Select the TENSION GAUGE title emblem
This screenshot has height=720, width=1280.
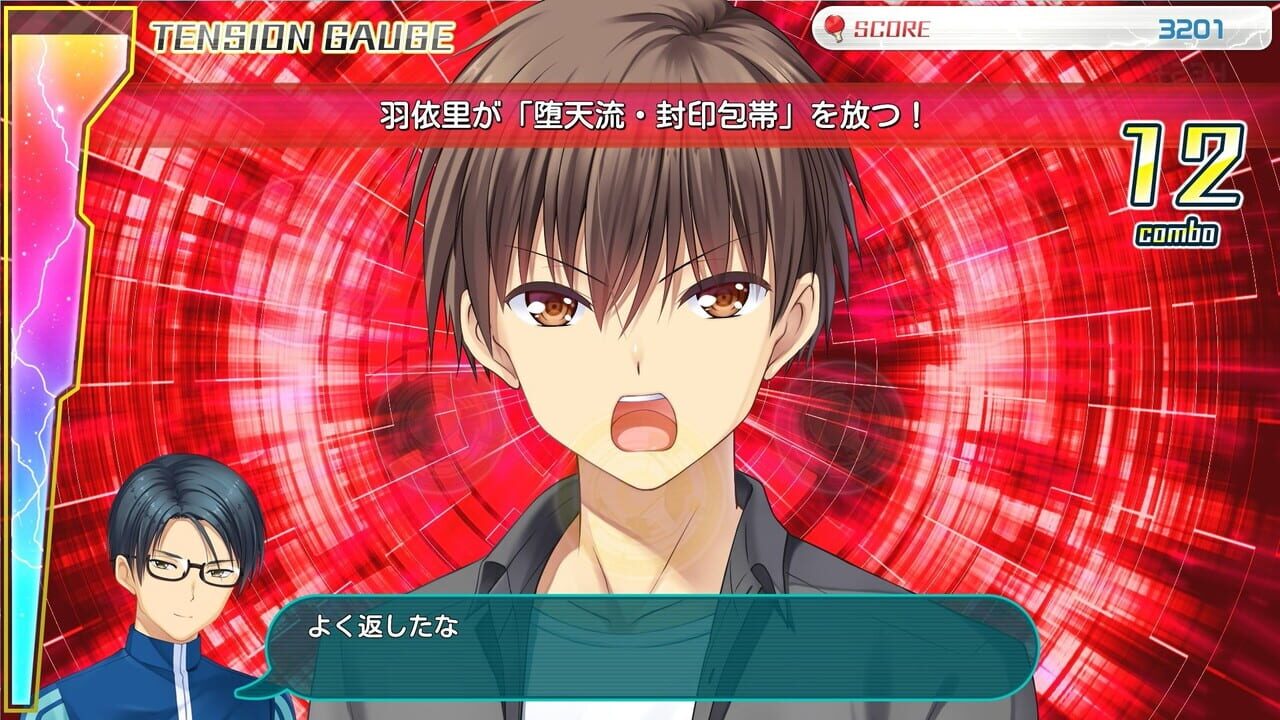(x=300, y=33)
